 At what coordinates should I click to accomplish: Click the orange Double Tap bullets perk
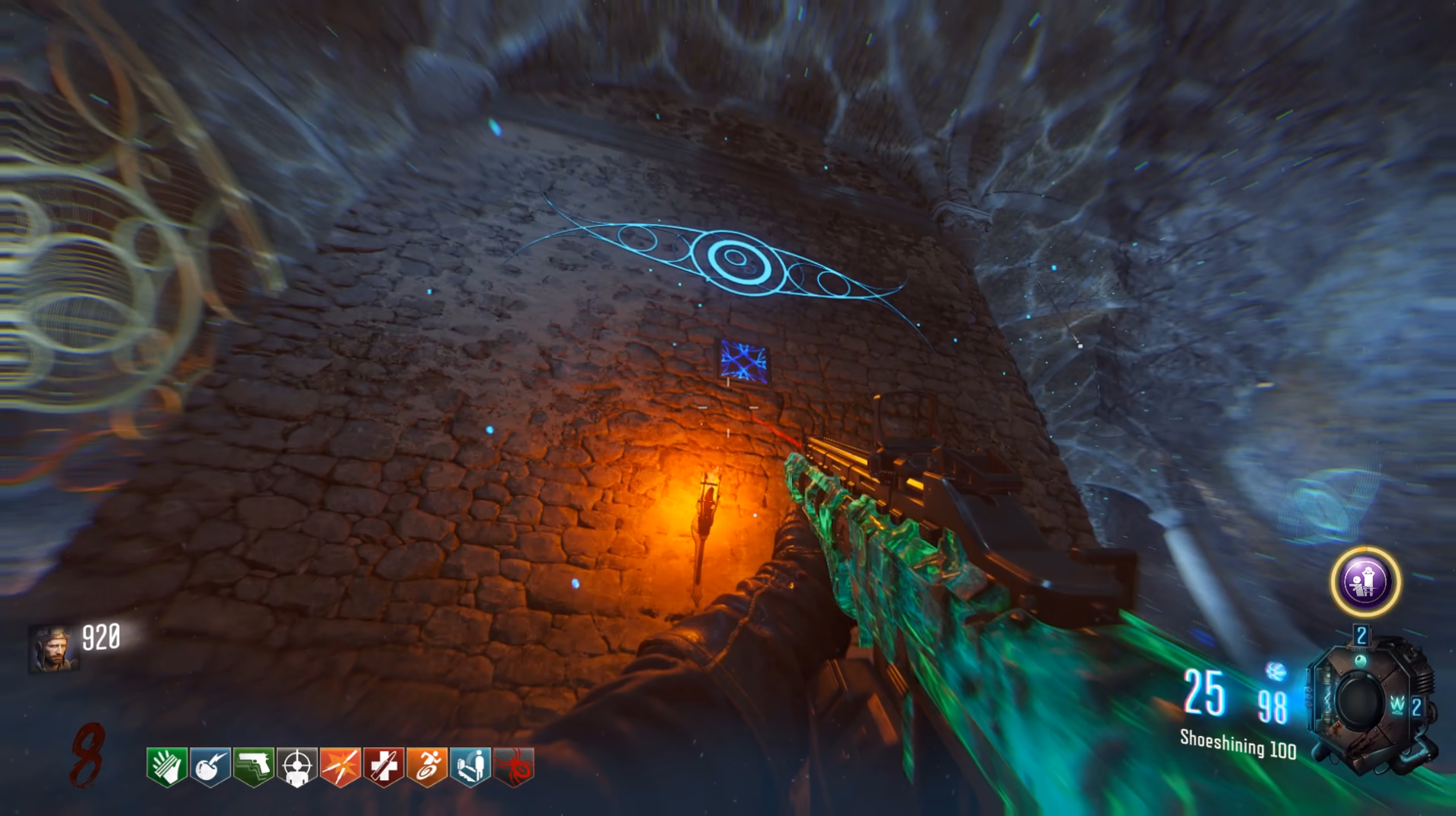pyautogui.click(x=340, y=766)
